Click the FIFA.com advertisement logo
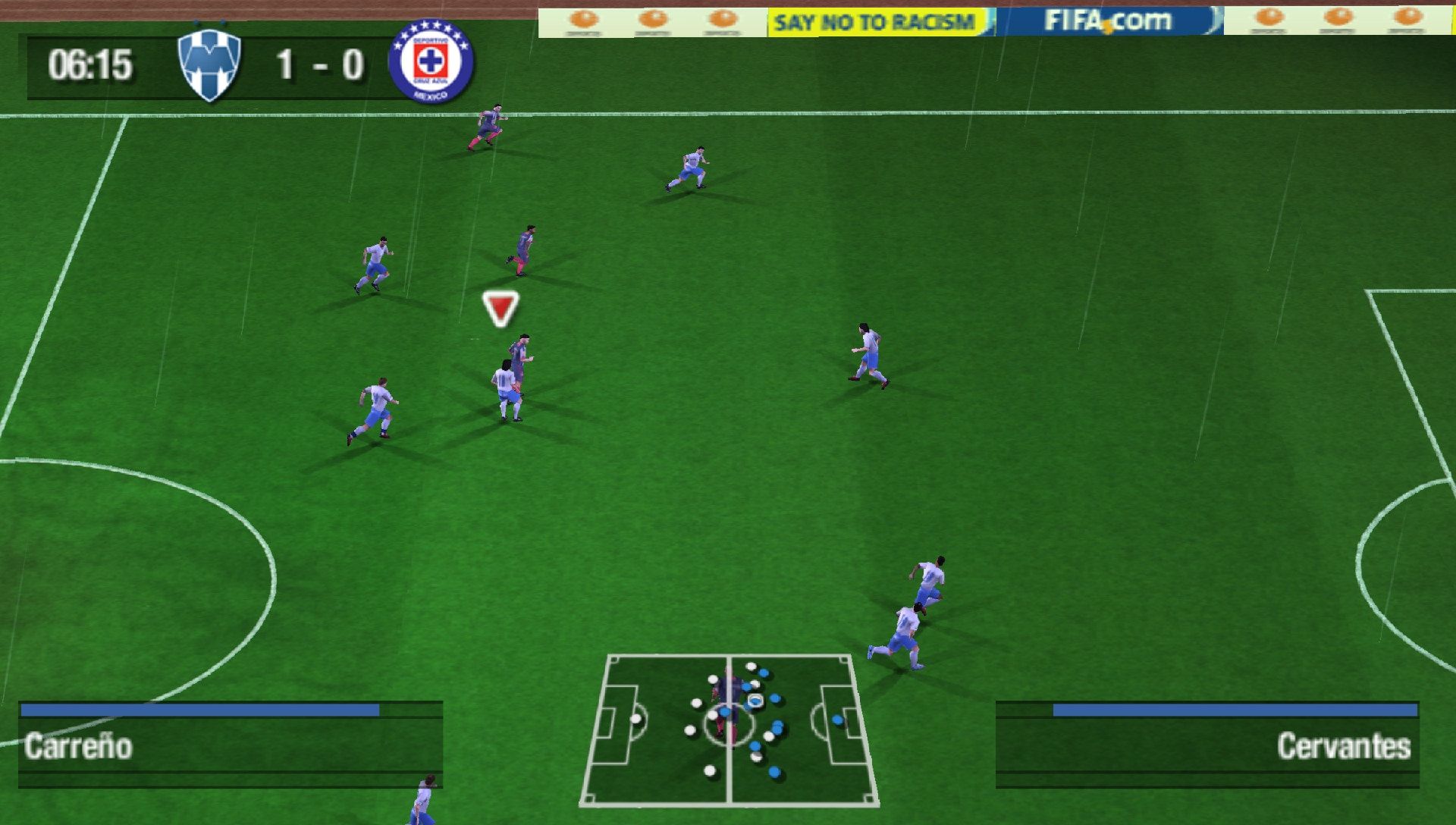 [1107, 20]
